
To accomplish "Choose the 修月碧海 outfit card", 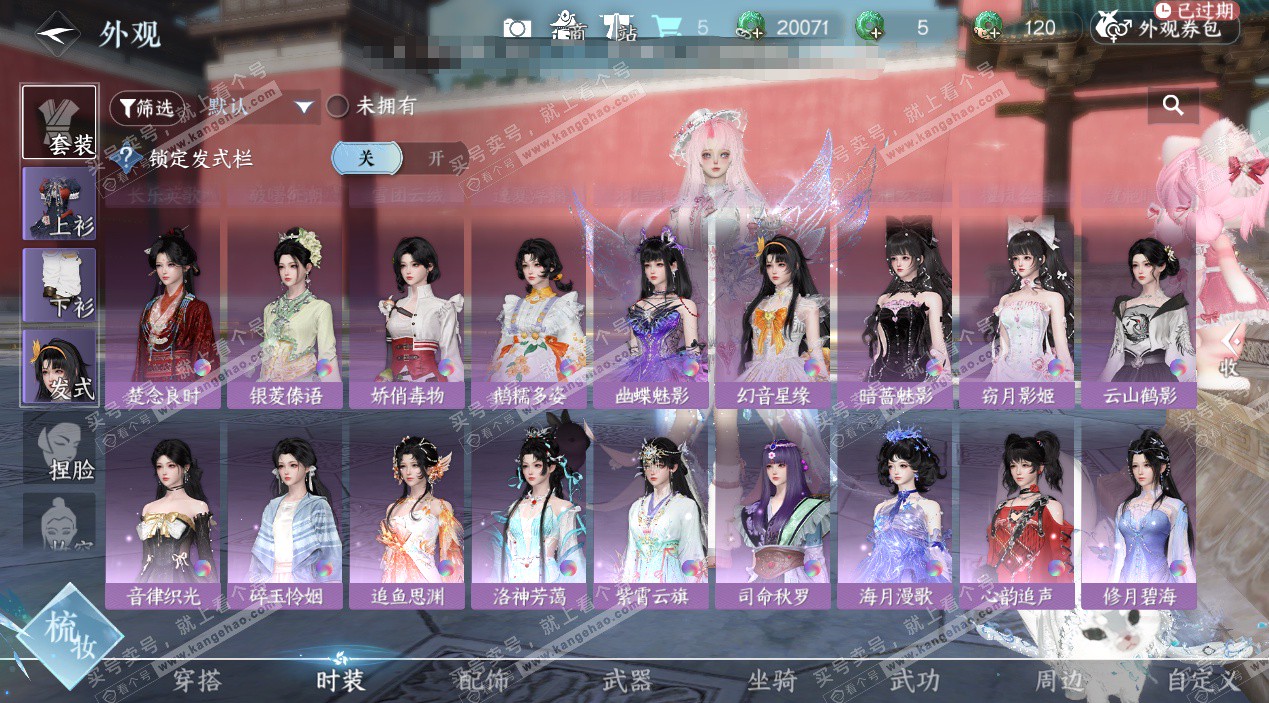I will 1137,515.
